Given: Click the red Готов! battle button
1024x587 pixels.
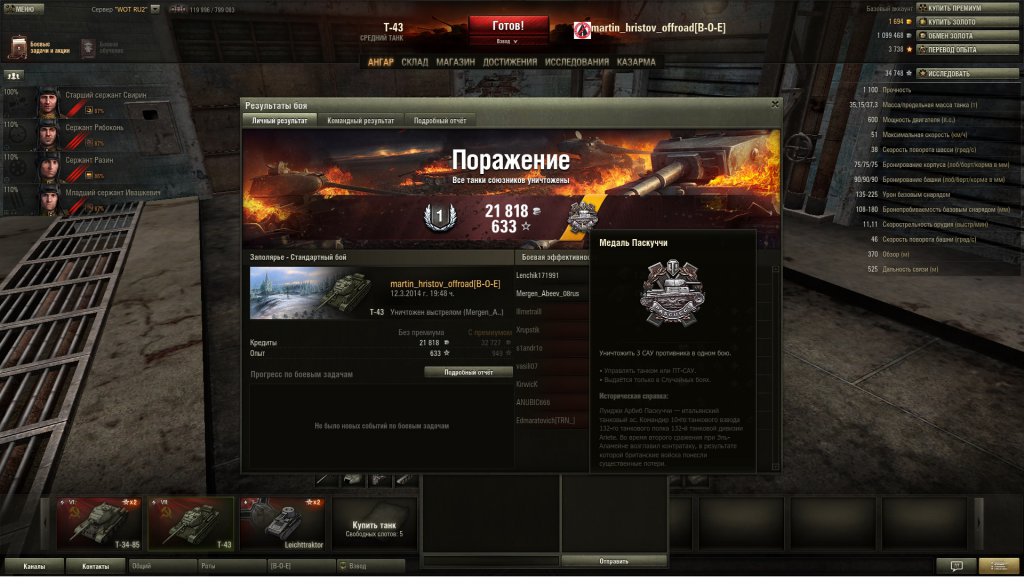Looking at the screenshot, I should point(507,25).
